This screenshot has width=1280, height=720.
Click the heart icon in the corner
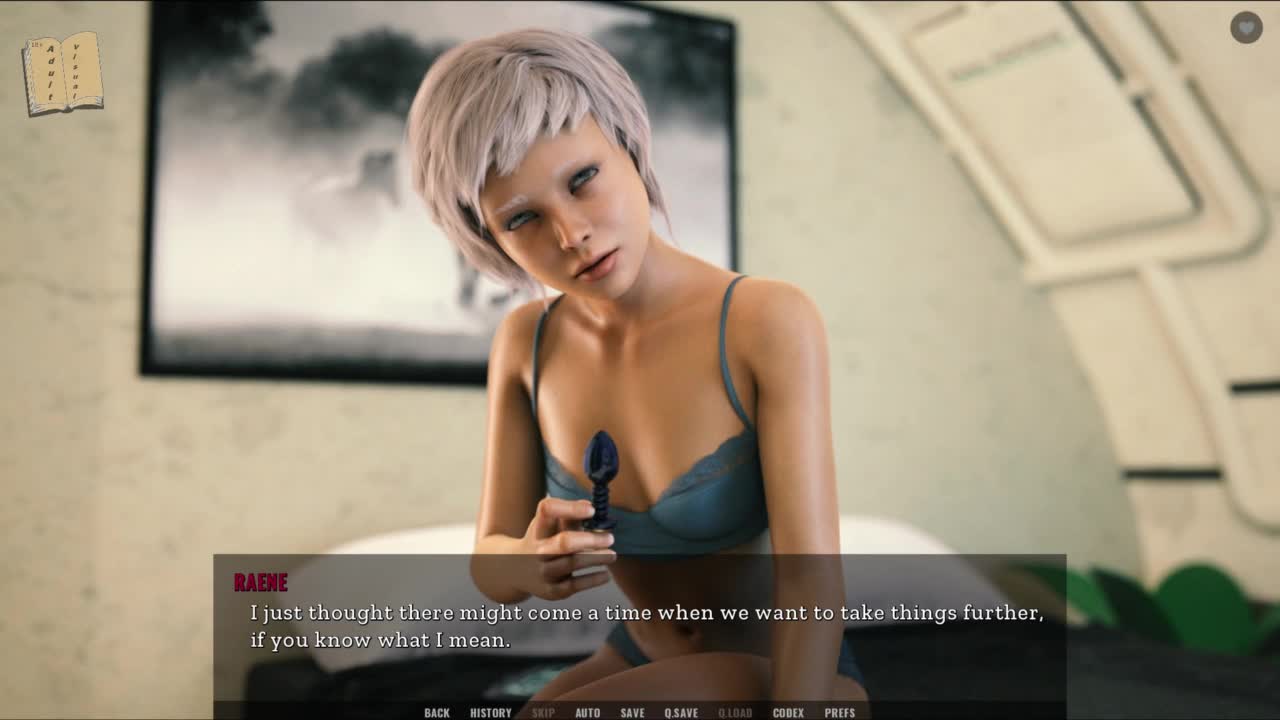tap(1246, 28)
